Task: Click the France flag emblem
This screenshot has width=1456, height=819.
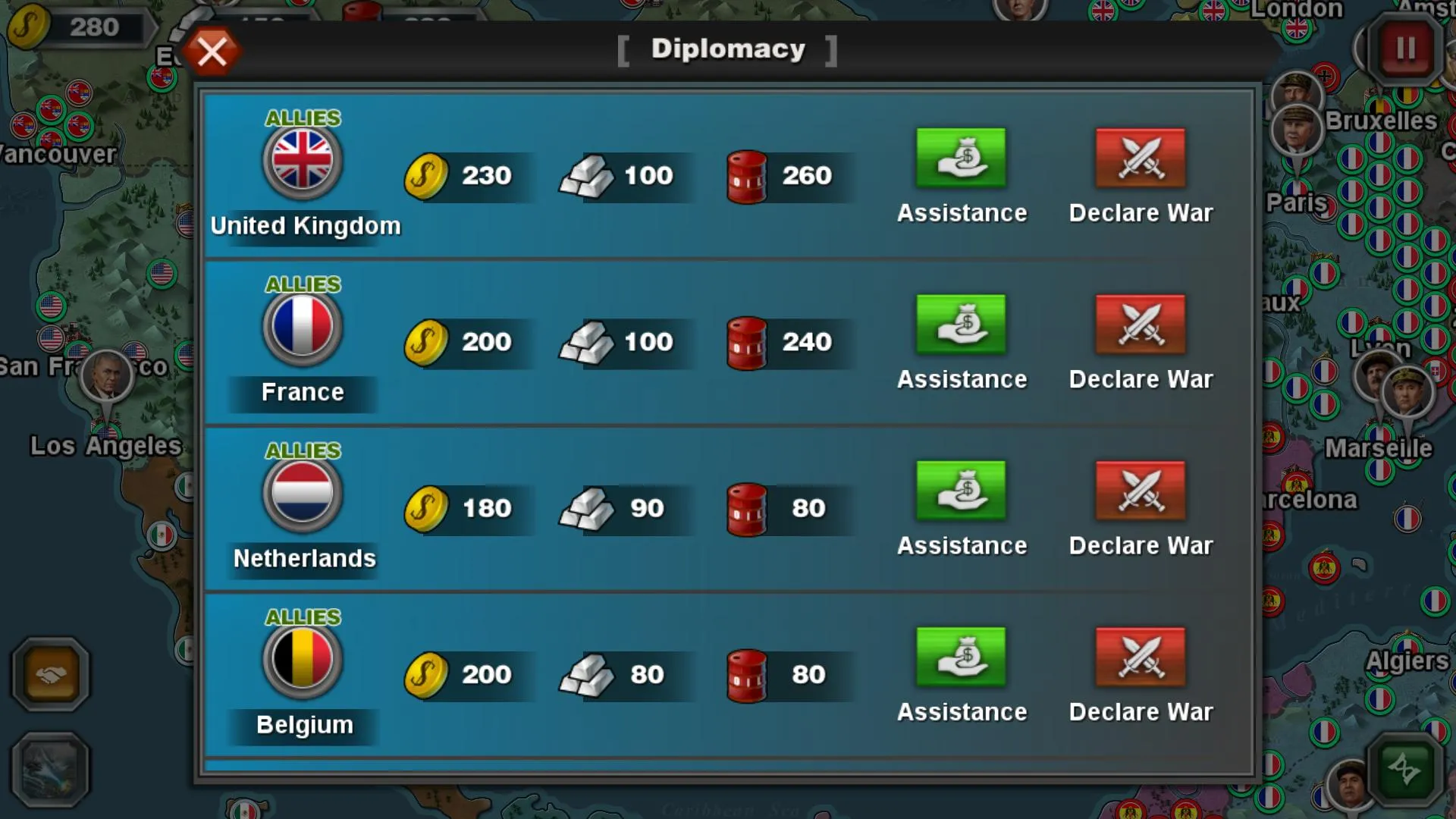Action: tap(301, 328)
